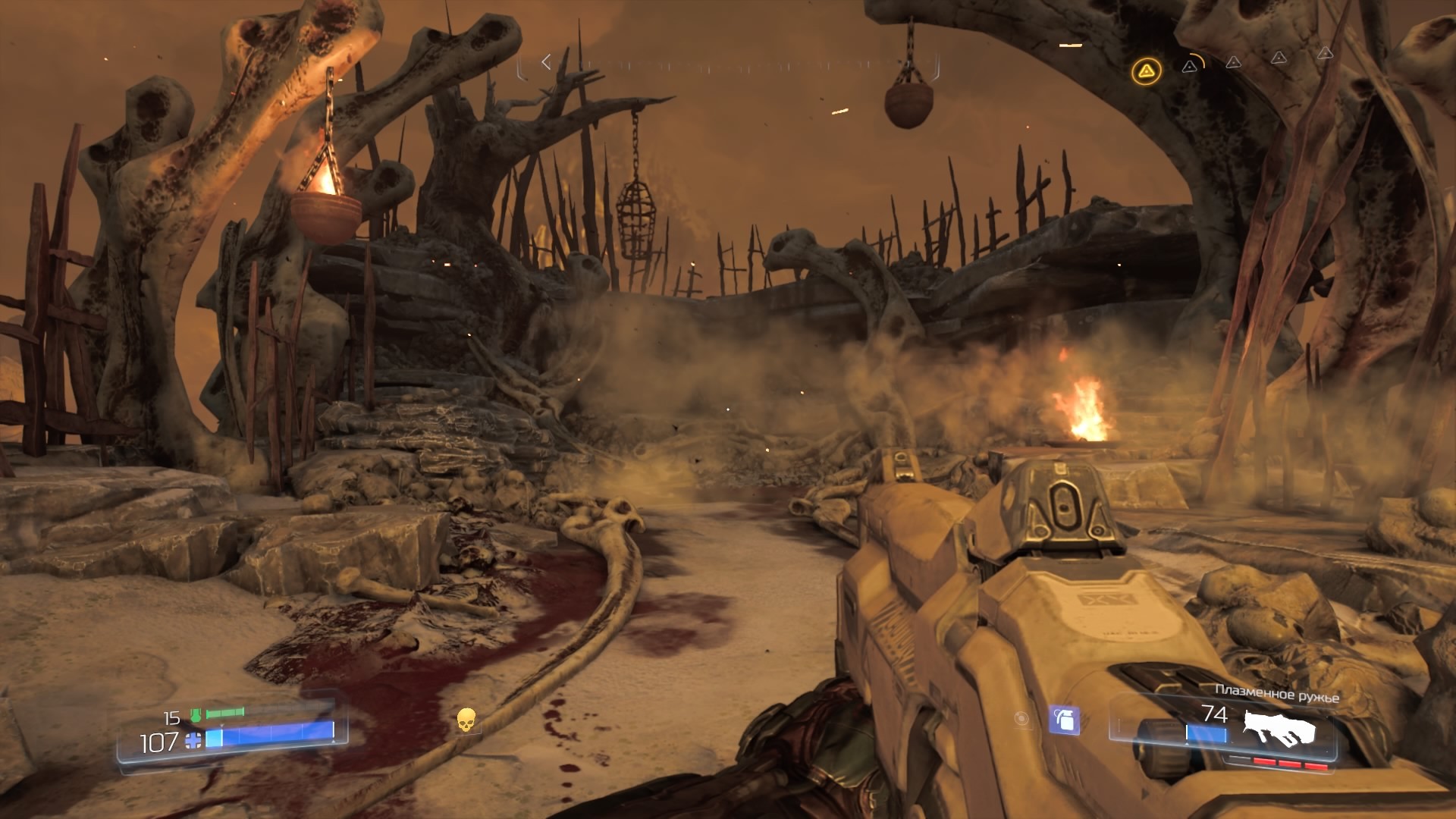The height and width of the screenshot is (819, 1456).
Task: Click the grey triangle token with orange arc
Action: click(x=1191, y=66)
